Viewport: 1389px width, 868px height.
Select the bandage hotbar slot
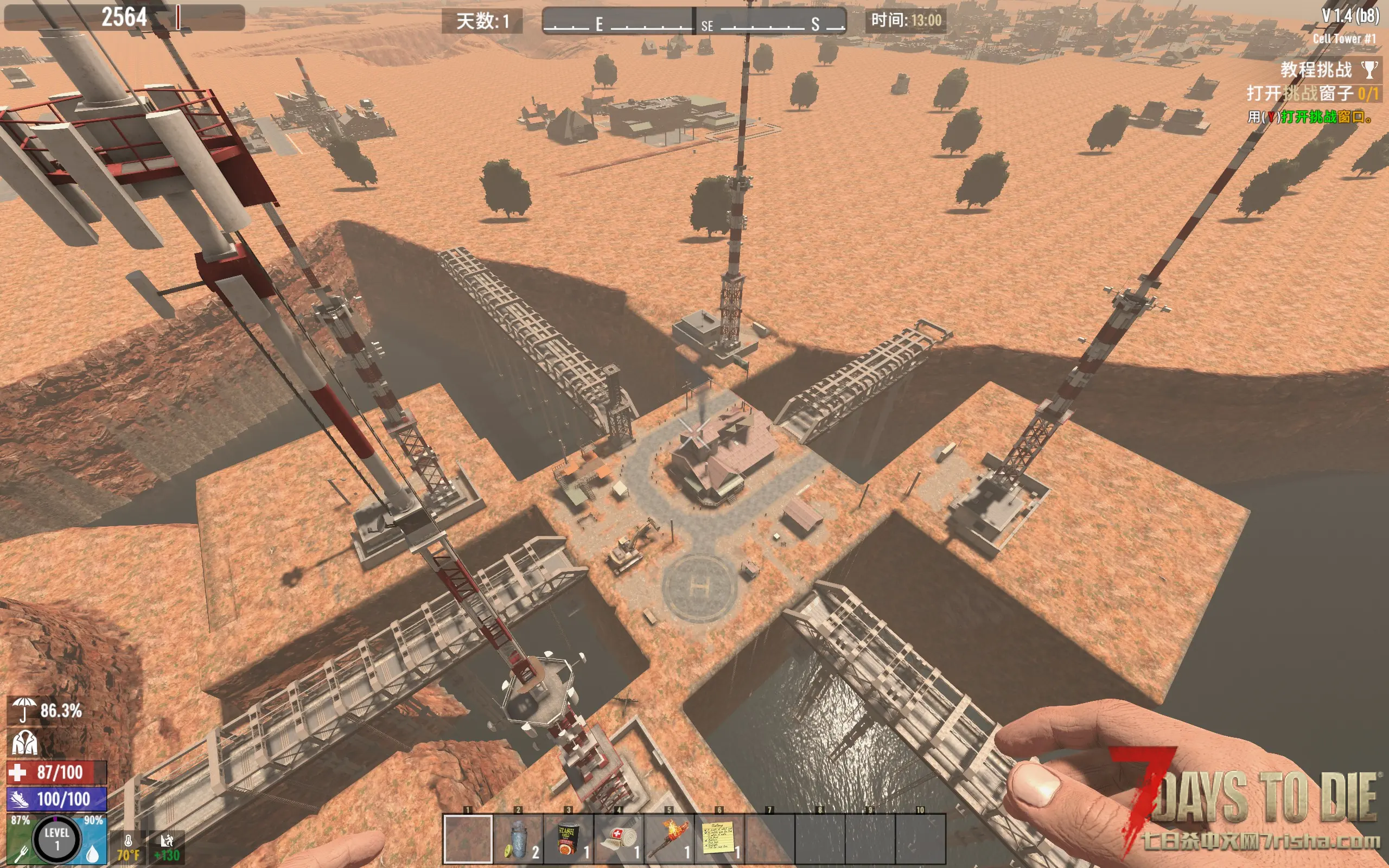[619, 839]
